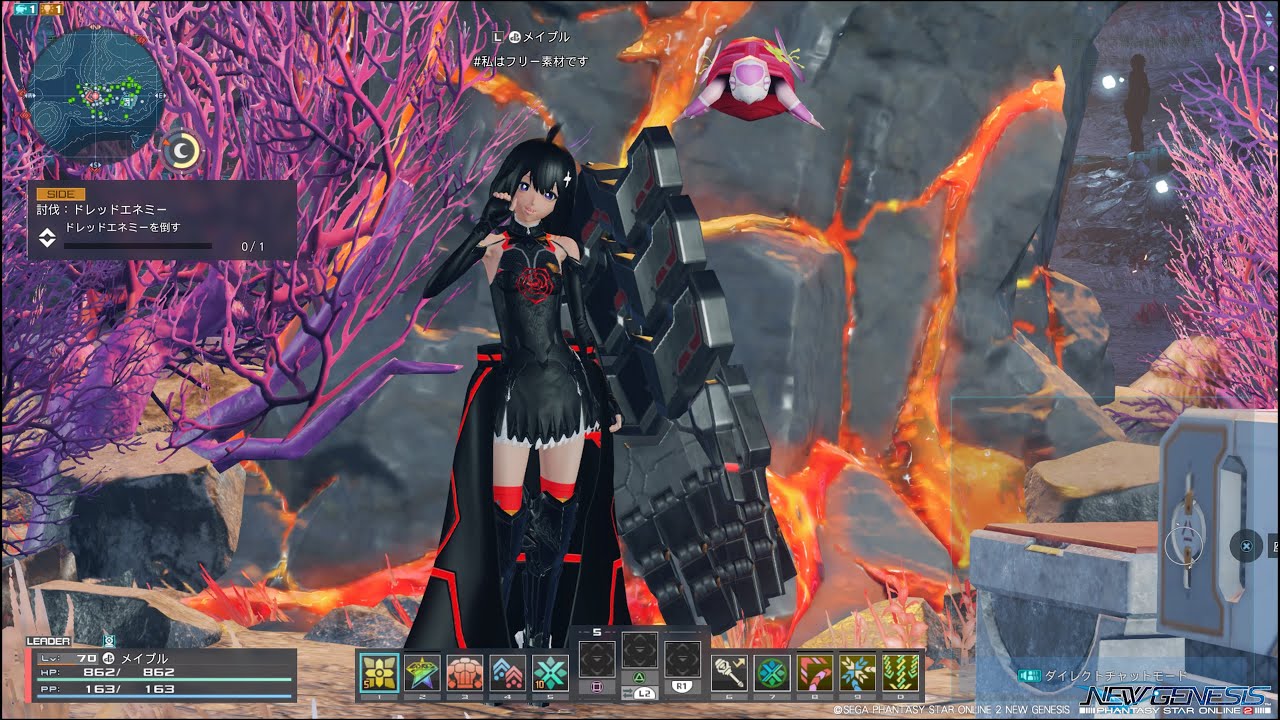Trigger the orange muscle torso skill
This screenshot has height=720, width=1280.
pyautogui.click(x=465, y=673)
